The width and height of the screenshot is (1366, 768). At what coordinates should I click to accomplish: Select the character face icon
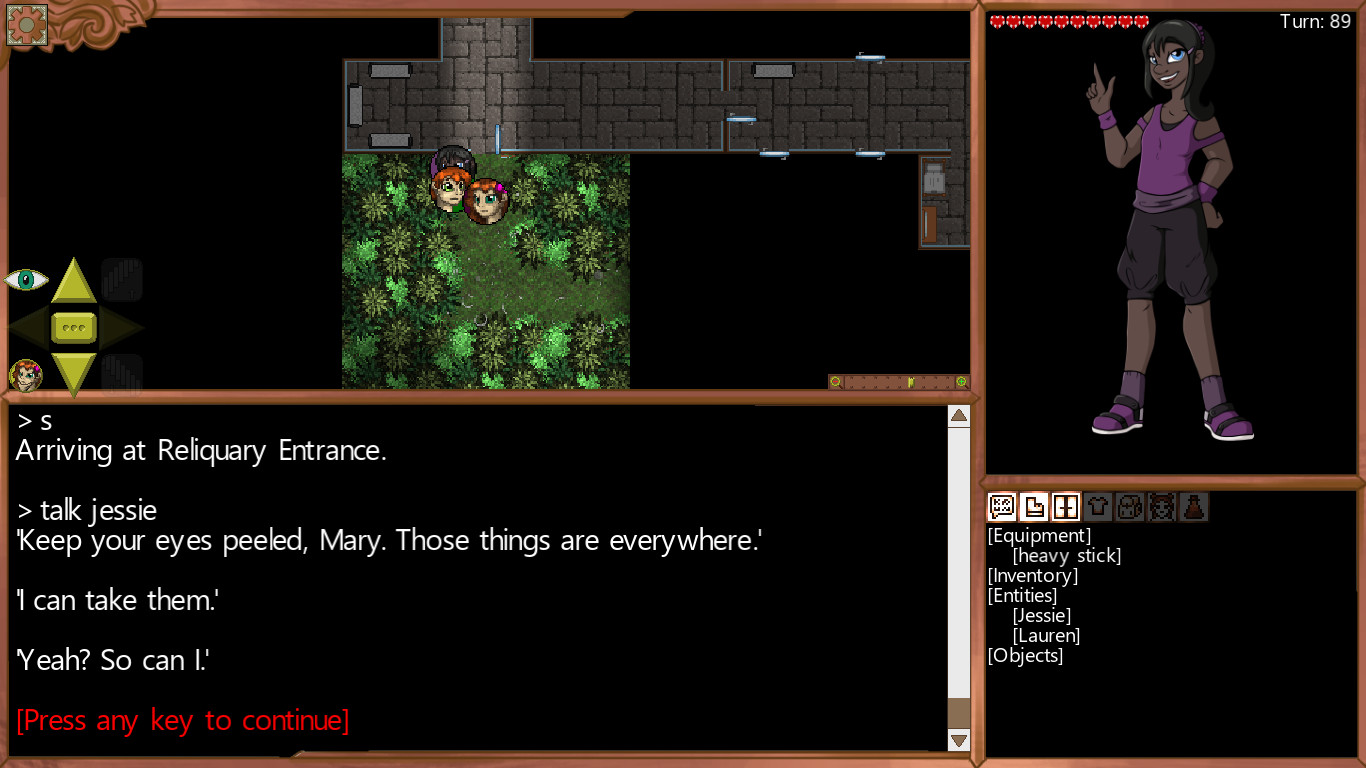(1162, 507)
